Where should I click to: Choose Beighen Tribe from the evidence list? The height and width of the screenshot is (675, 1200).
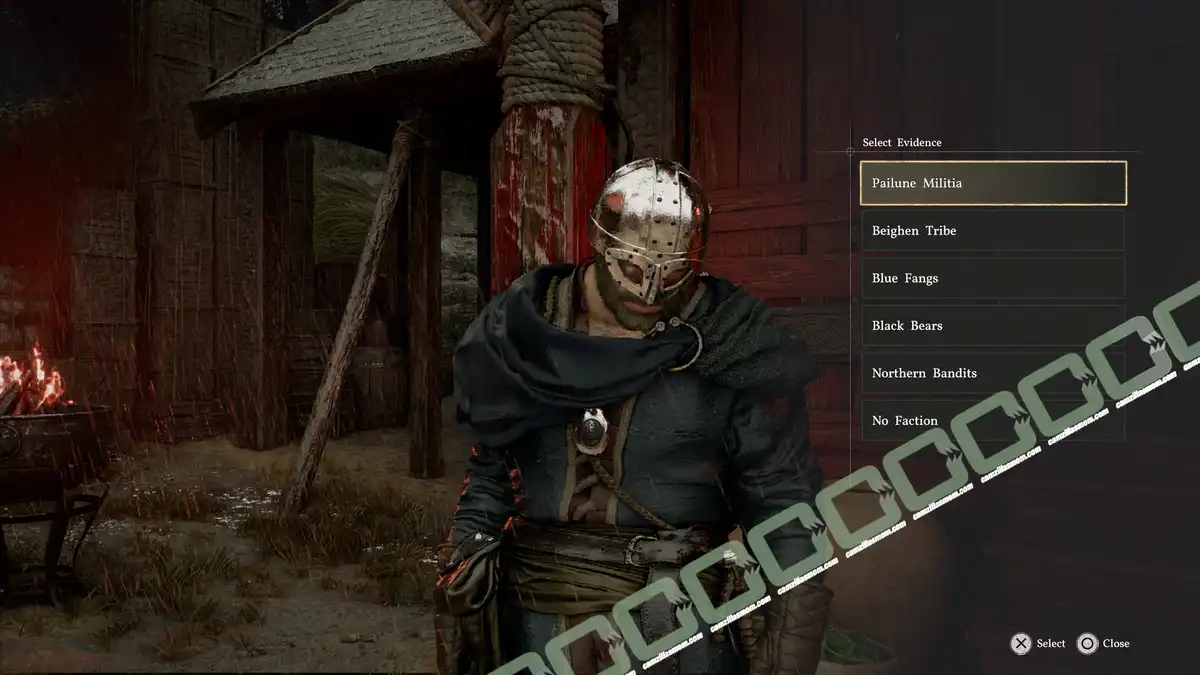coord(992,230)
